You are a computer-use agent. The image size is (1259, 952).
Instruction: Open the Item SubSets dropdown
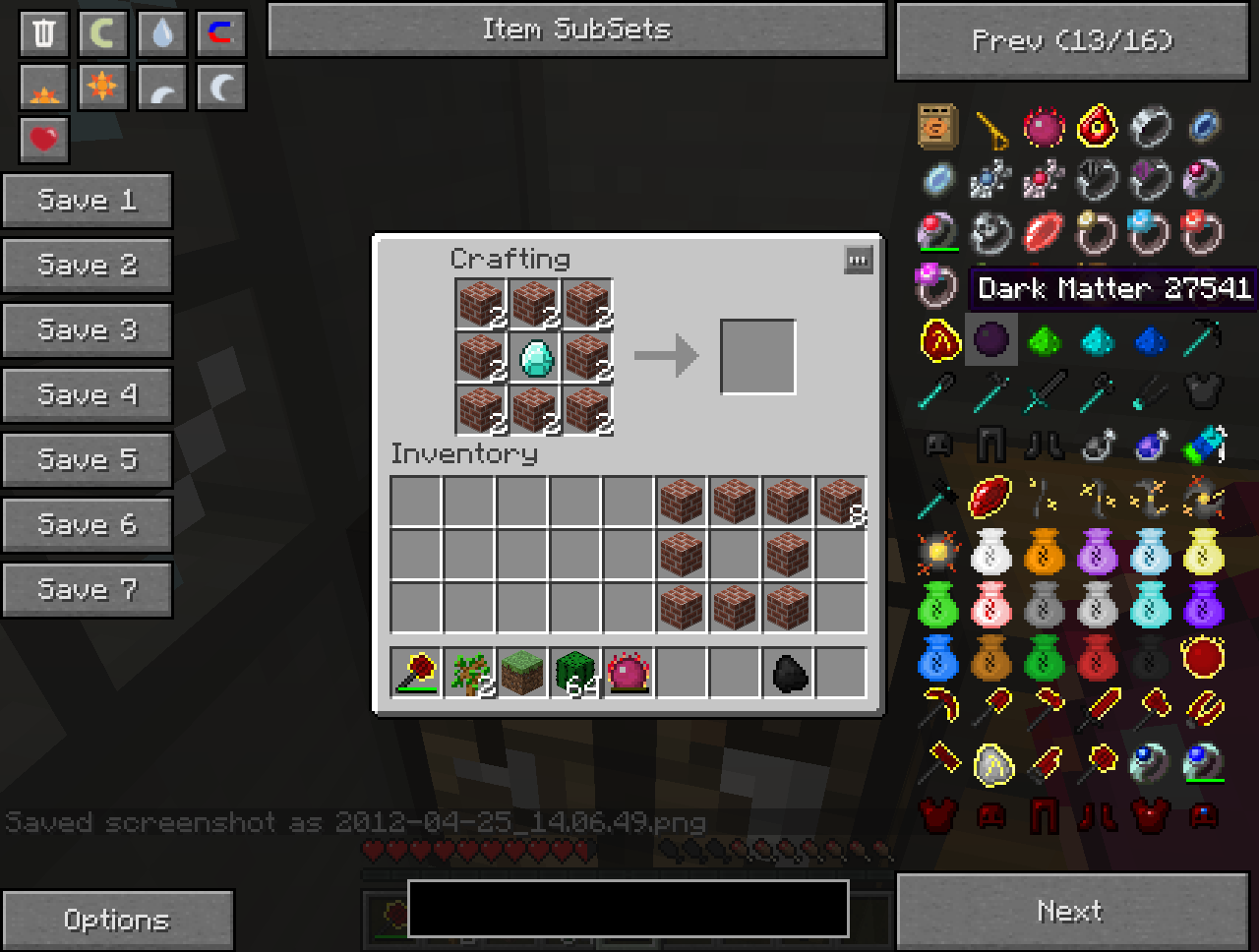coord(576,30)
